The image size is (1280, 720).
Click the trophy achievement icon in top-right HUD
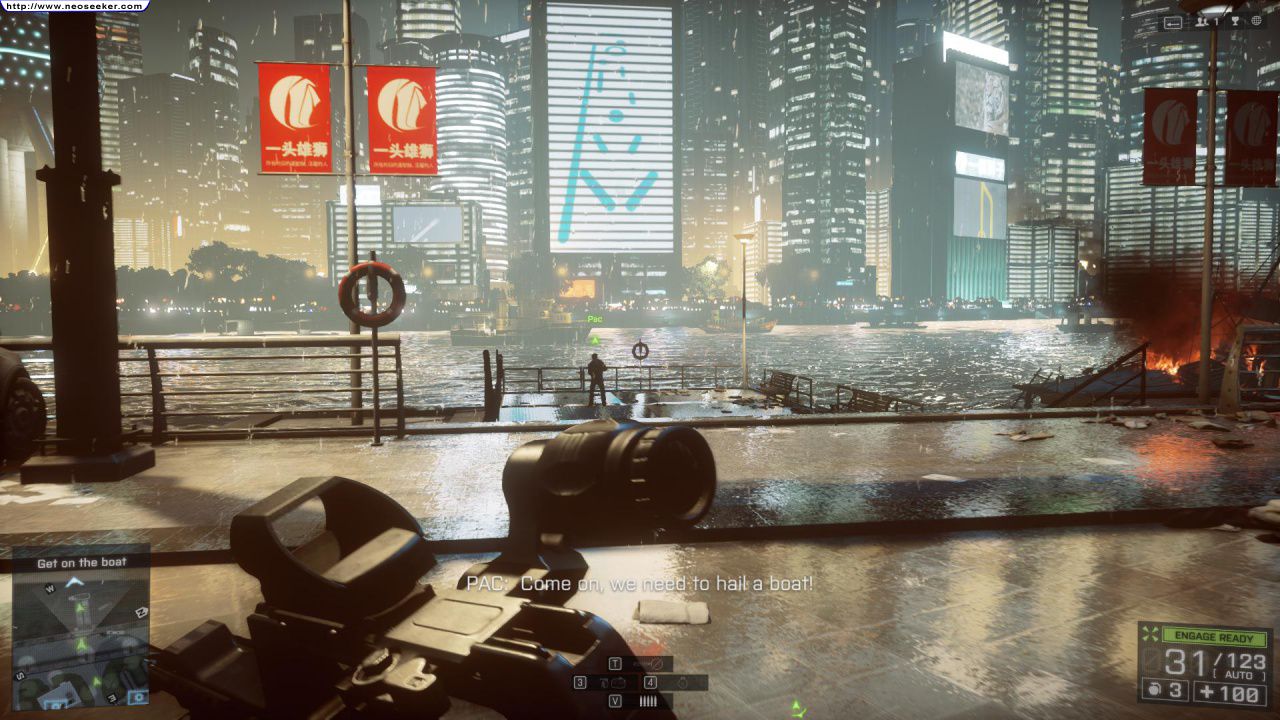click(1234, 21)
